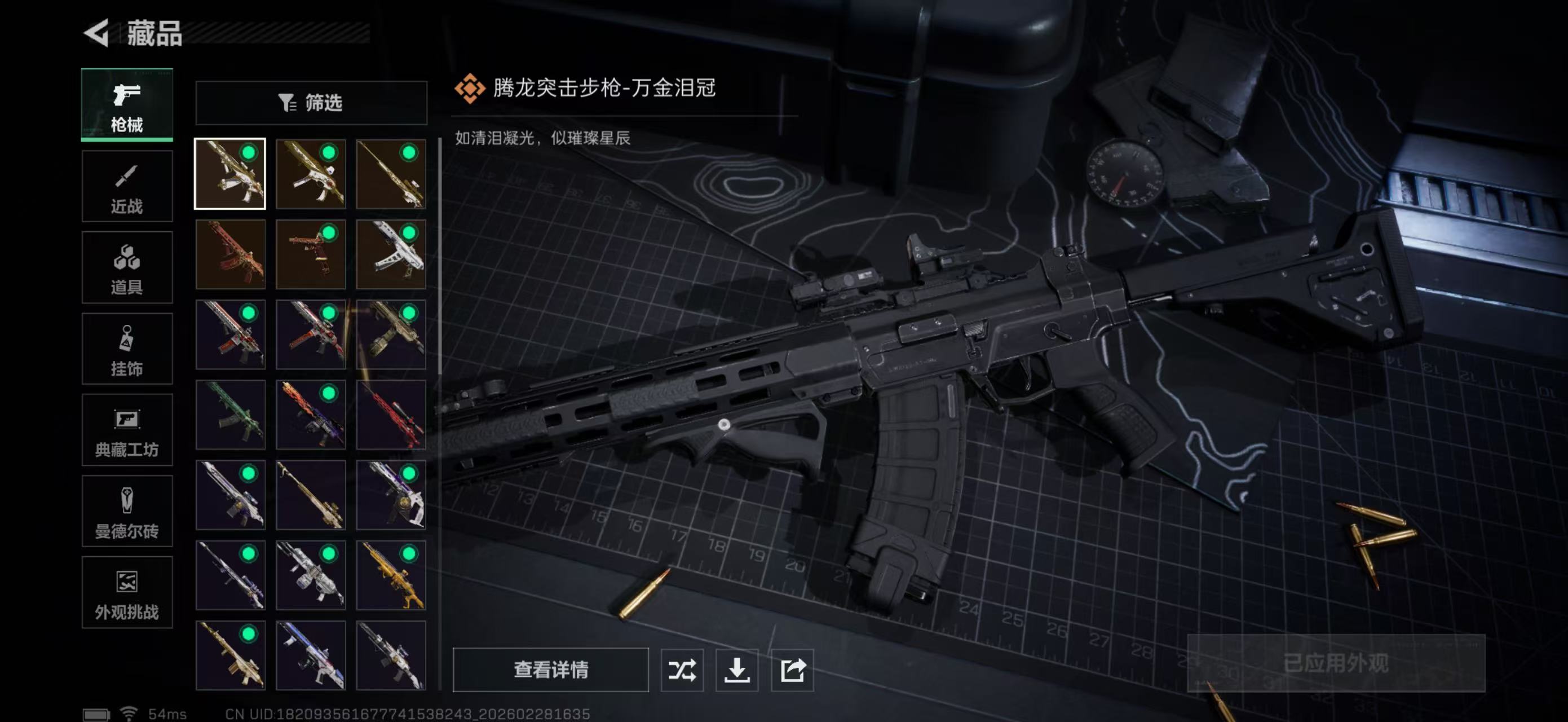Open the 近战 melee weapons category

point(126,186)
